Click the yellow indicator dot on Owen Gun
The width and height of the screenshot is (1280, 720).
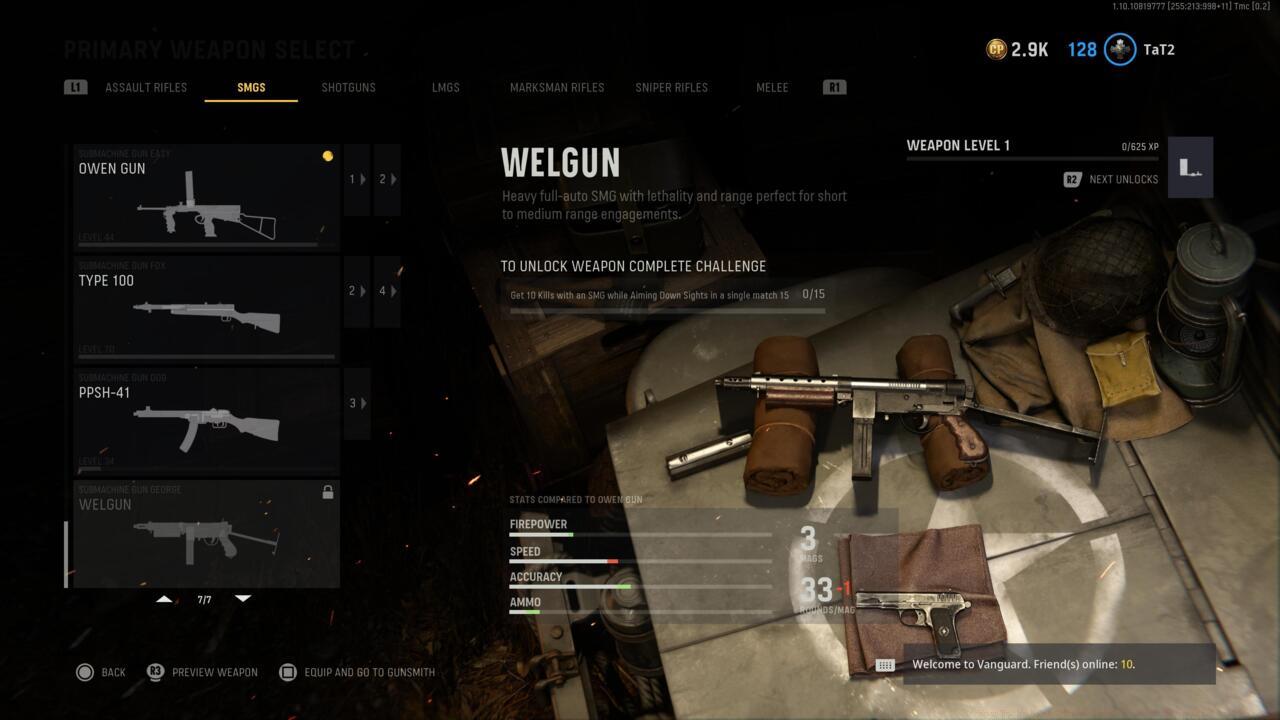[x=328, y=155]
